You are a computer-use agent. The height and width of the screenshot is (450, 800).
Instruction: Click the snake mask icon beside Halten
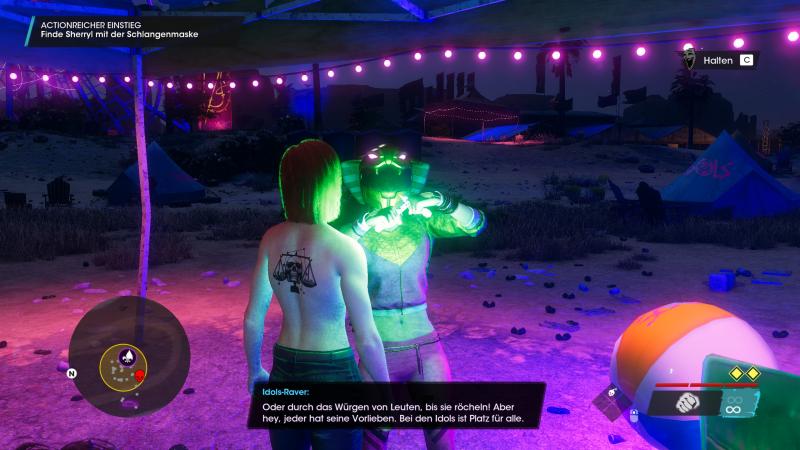coord(688,60)
